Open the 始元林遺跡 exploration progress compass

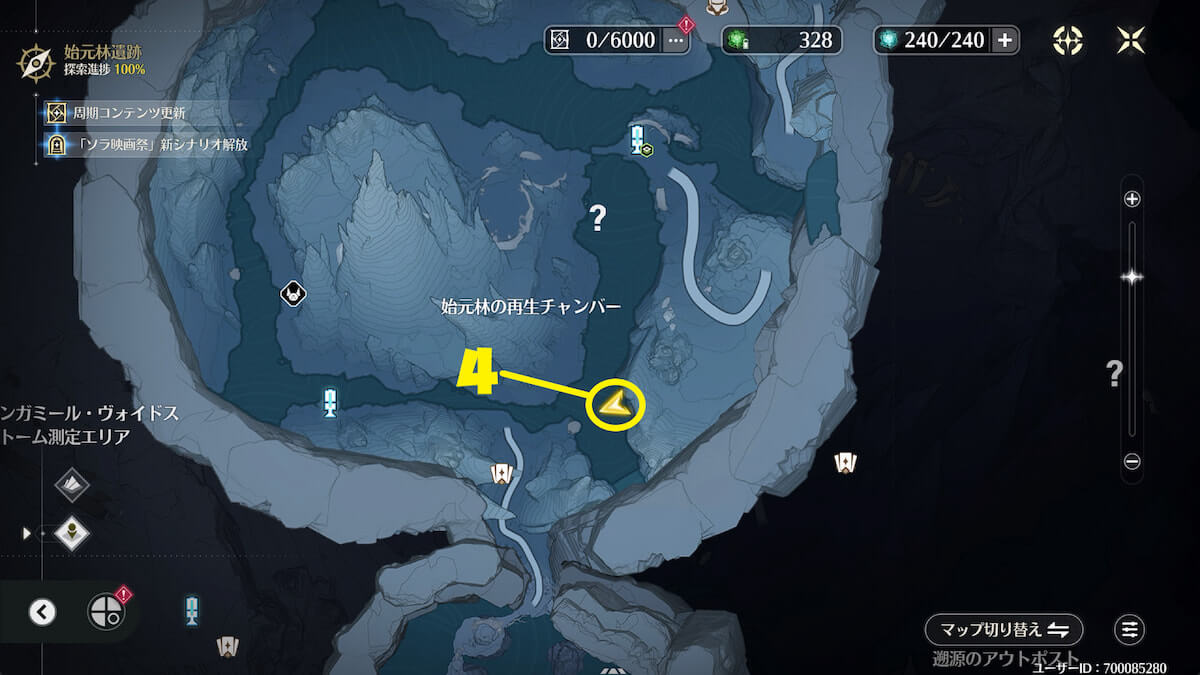pyautogui.click(x=37, y=62)
